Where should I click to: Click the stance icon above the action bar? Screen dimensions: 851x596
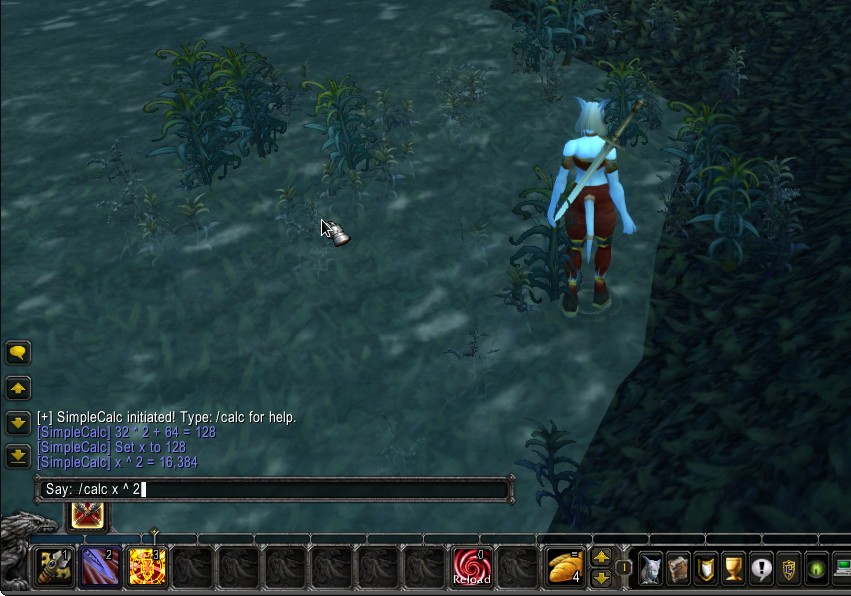[x=86, y=514]
